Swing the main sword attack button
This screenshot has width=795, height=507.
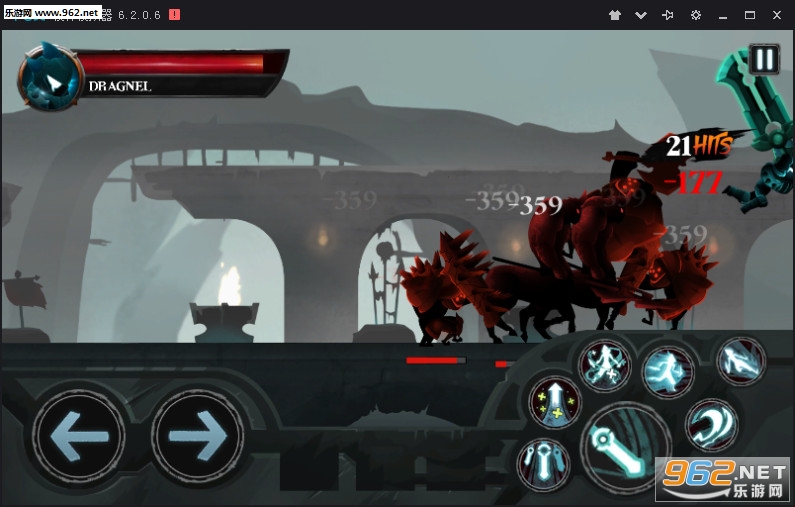coord(625,447)
